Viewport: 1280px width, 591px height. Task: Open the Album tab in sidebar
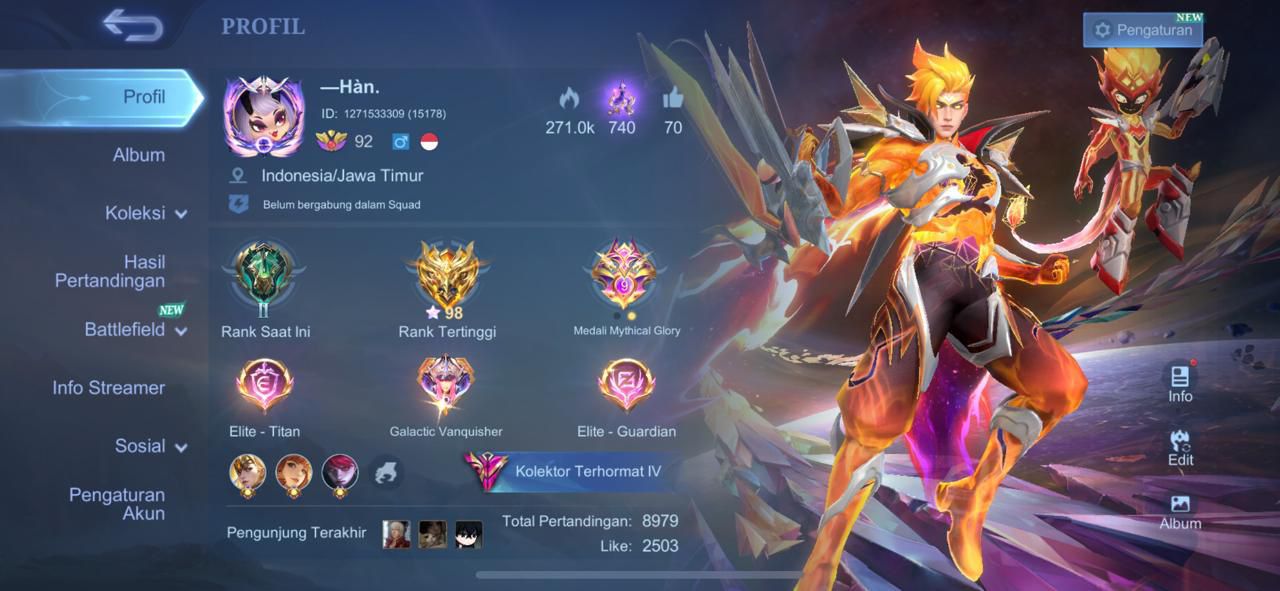click(139, 155)
